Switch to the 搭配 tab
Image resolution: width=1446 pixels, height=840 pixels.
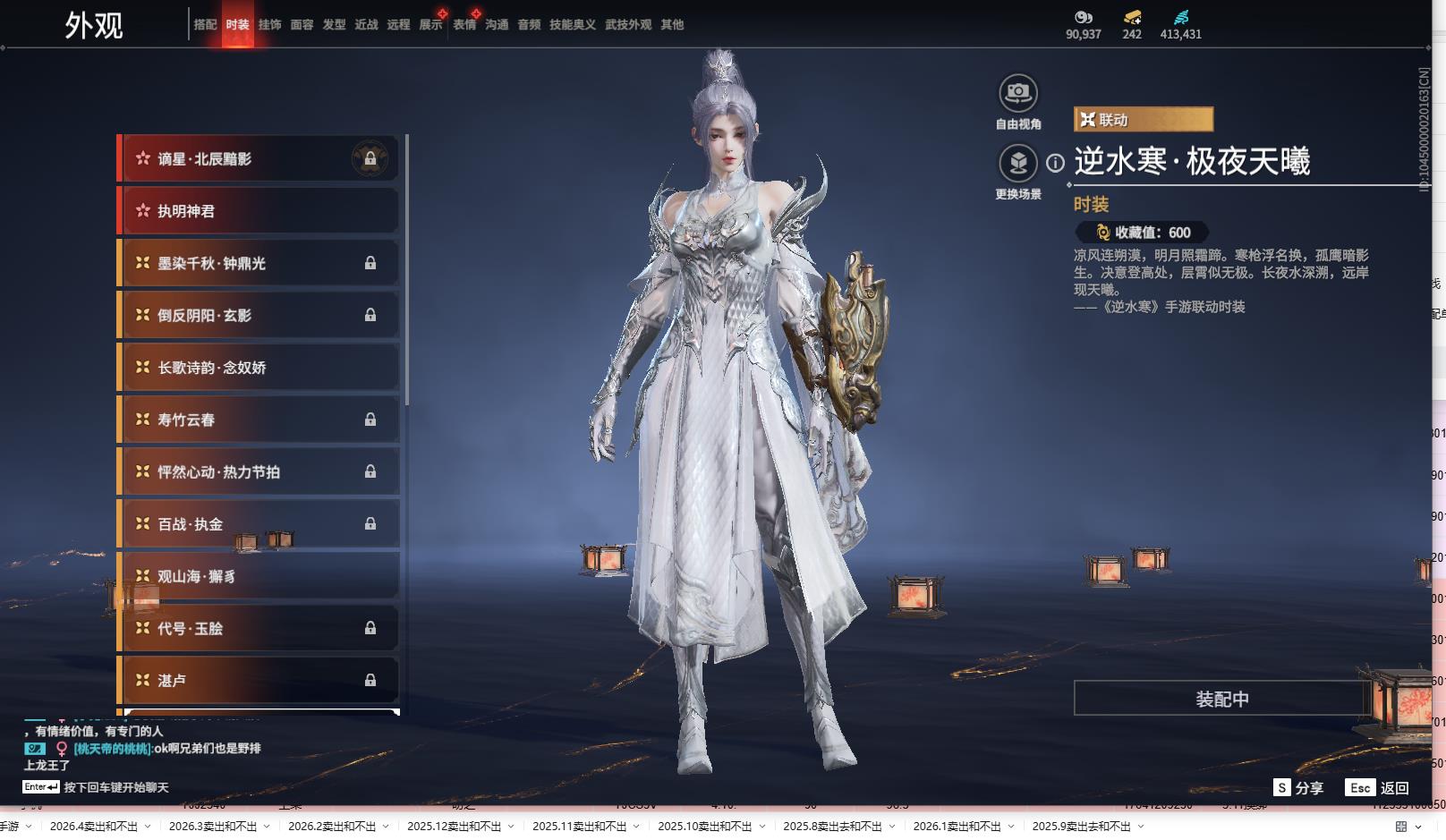pos(205,25)
